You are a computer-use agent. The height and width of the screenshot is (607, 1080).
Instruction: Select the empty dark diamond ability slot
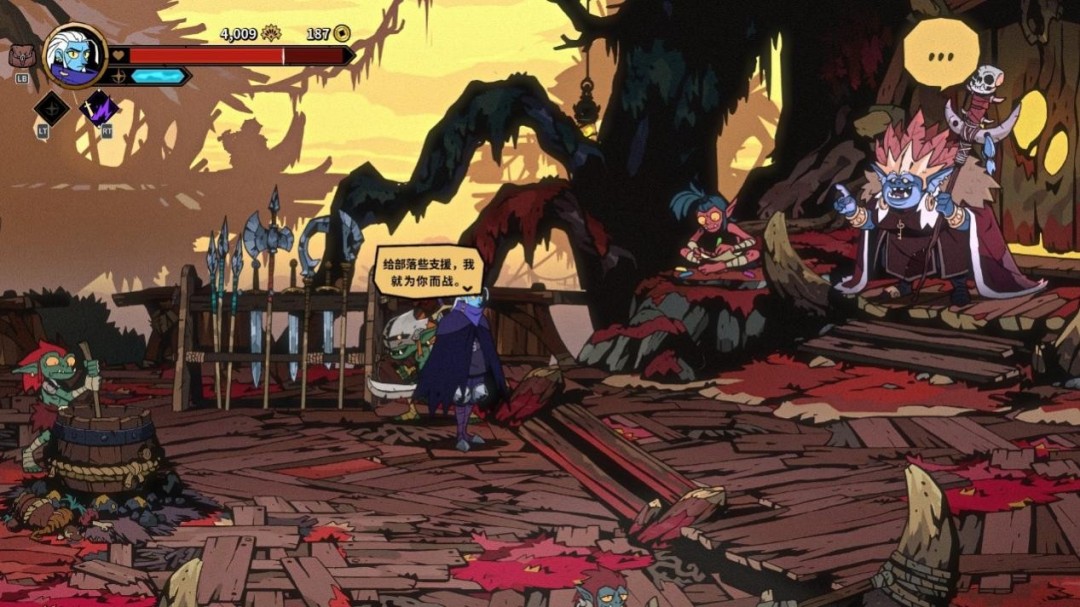(x=51, y=108)
